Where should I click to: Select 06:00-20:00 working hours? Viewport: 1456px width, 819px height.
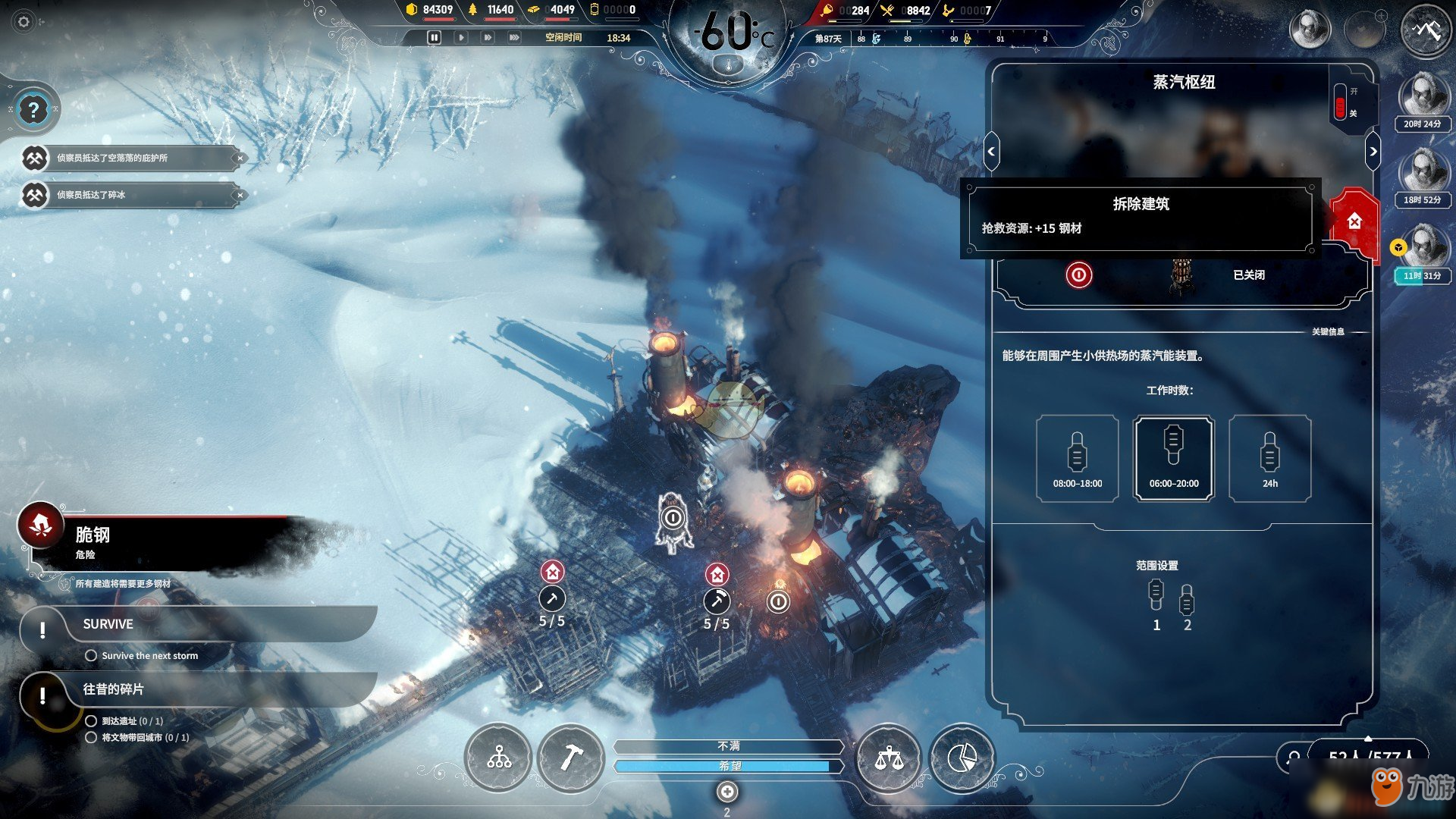(1173, 458)
